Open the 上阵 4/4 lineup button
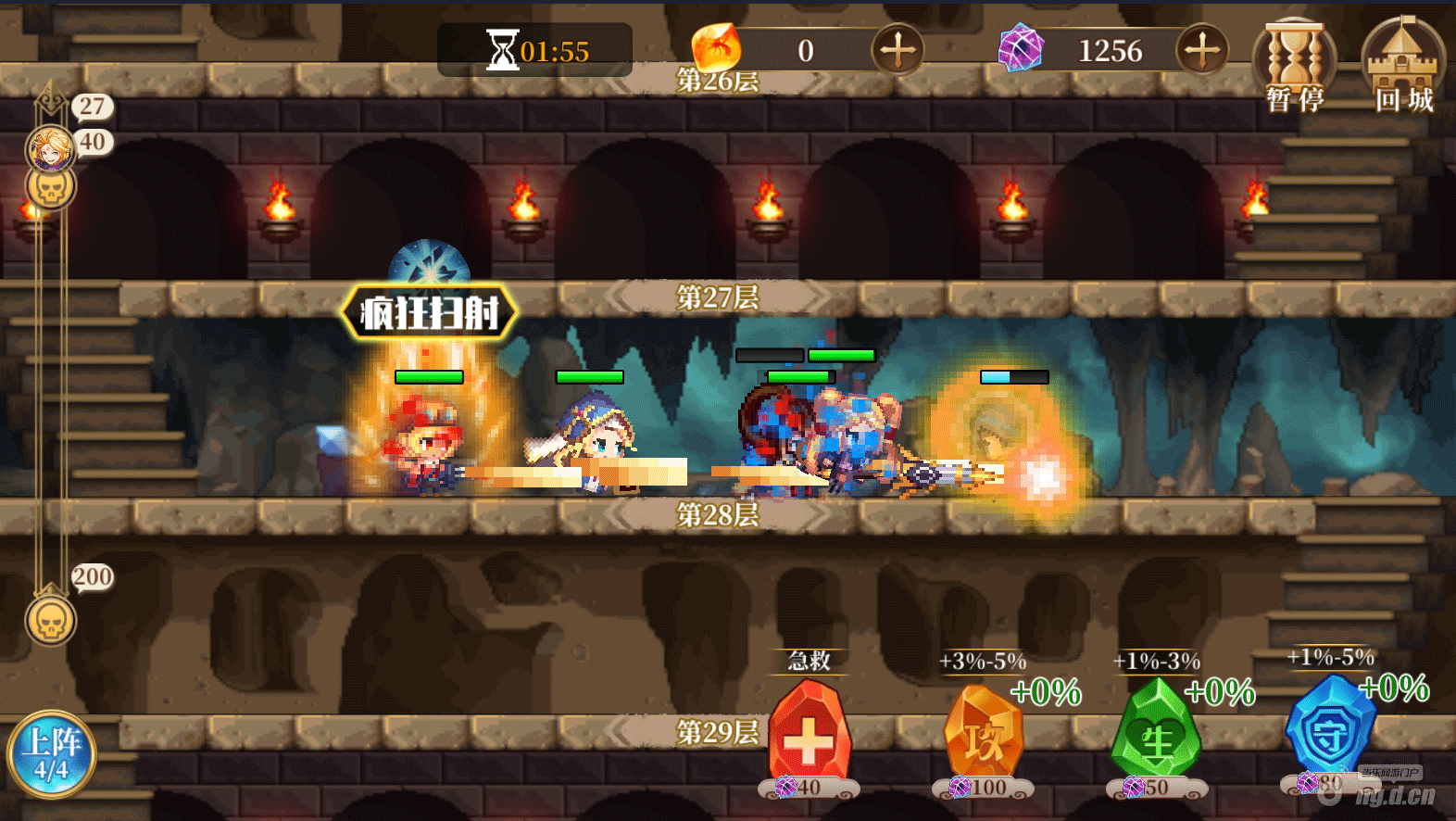The width and height of the screenshot is (1456, 821). (x=52, y=754)
